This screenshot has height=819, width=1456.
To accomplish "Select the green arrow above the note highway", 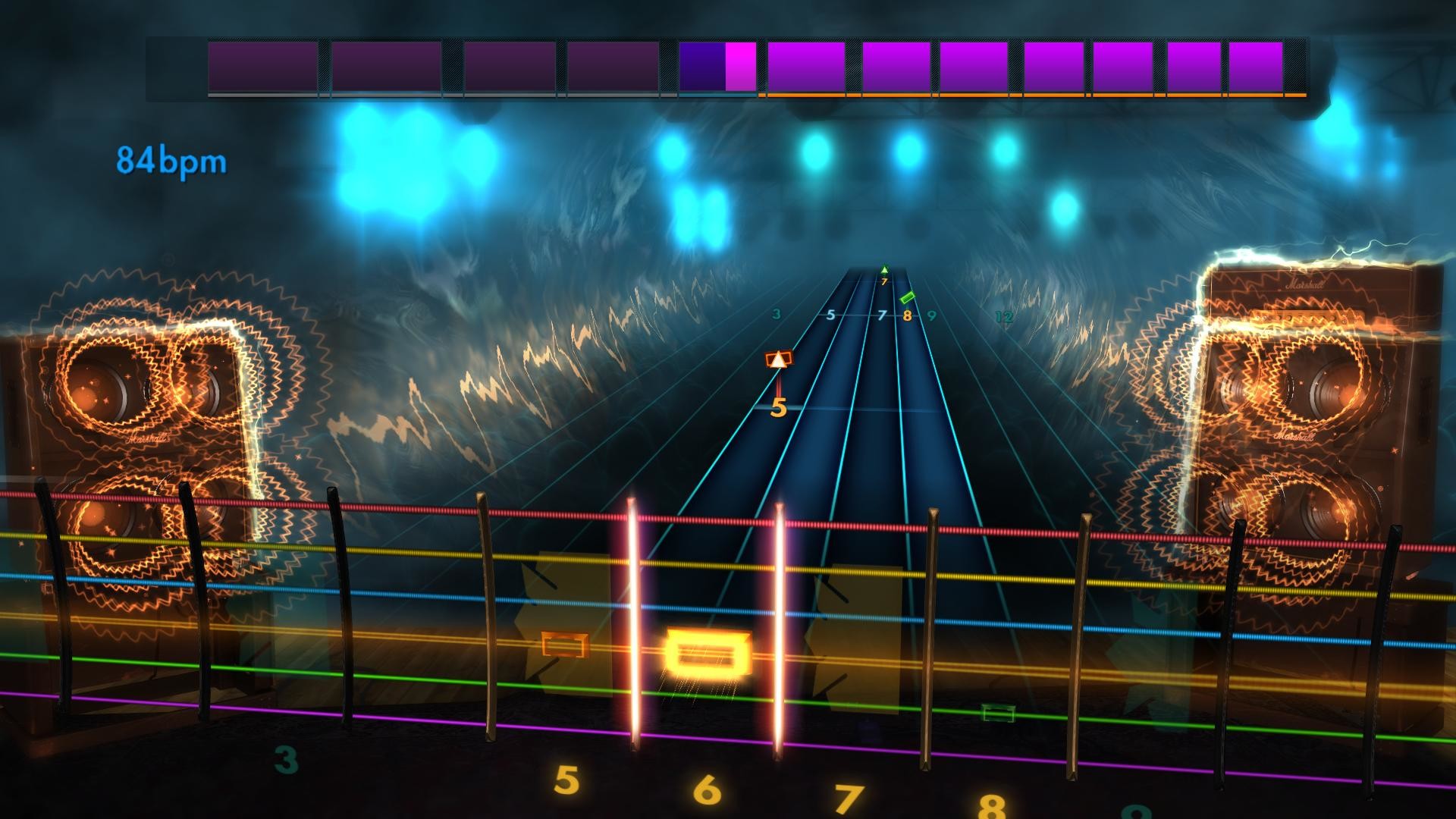I will pyautogui.click(x=884, y=268).
